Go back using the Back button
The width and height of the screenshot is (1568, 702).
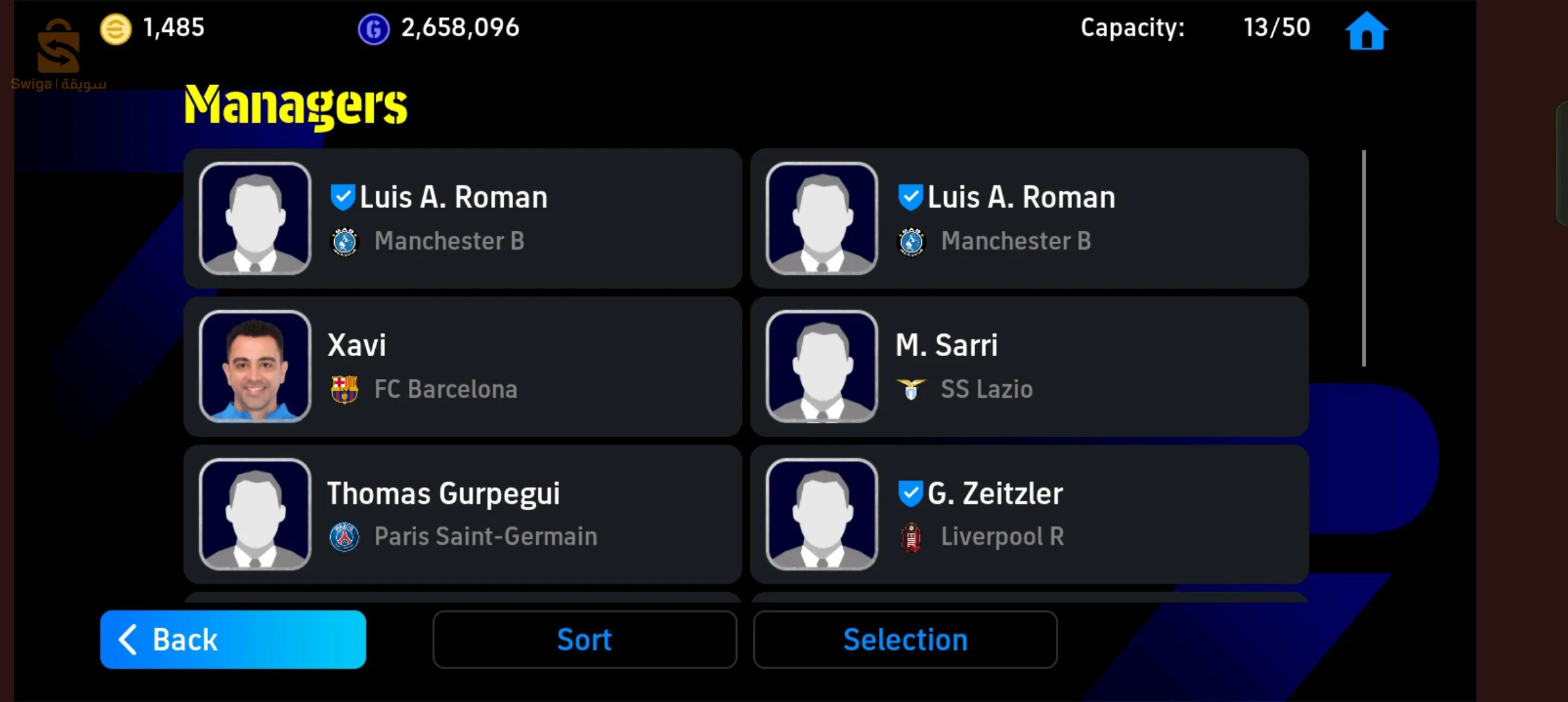pos(233,639)
